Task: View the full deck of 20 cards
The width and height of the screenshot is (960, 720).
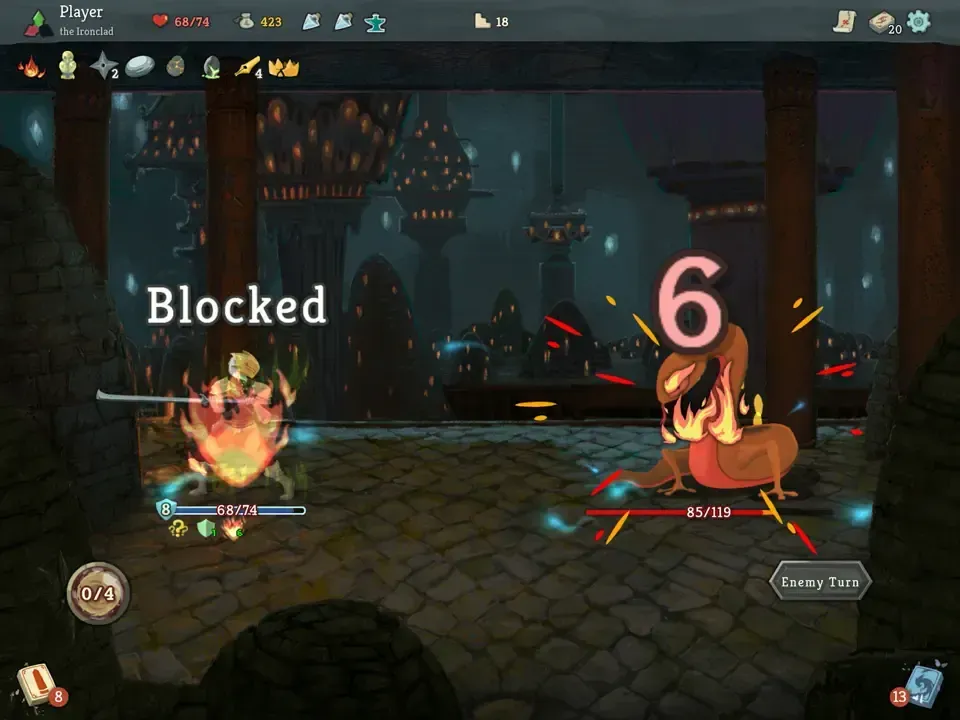Action: pos(882,22)
